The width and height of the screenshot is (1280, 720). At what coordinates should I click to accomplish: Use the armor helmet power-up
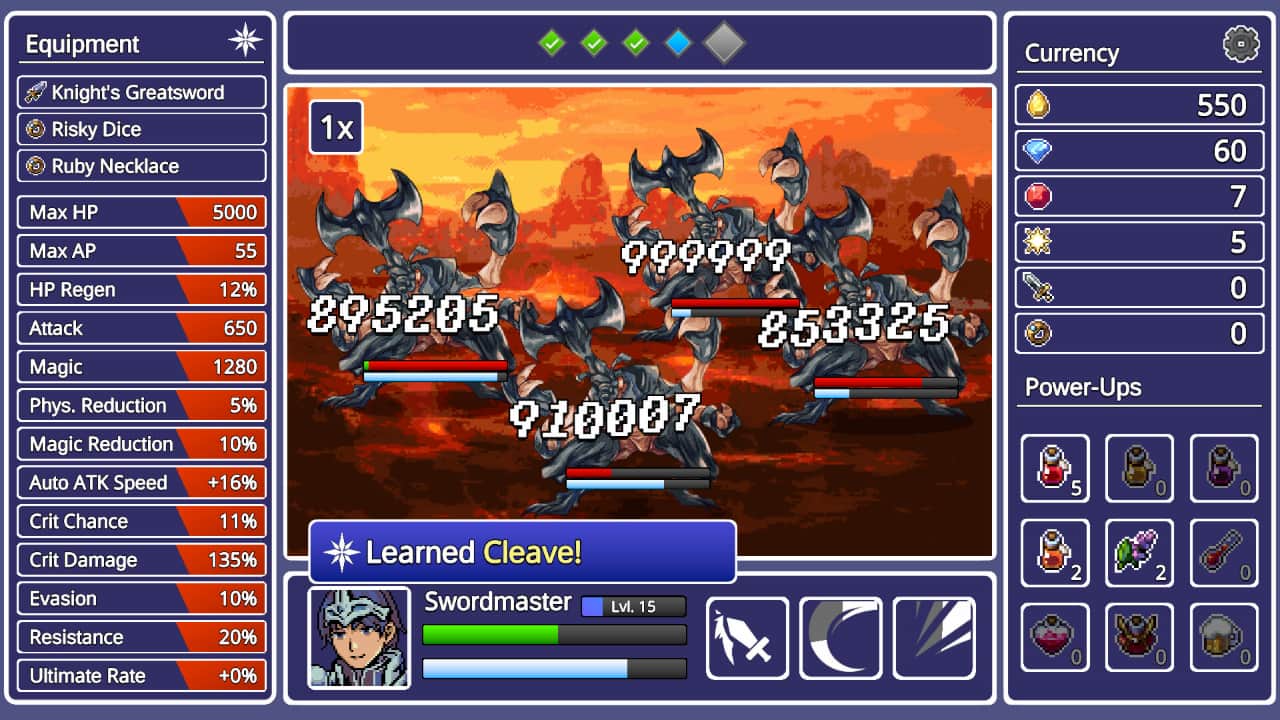click(1140, 638)
